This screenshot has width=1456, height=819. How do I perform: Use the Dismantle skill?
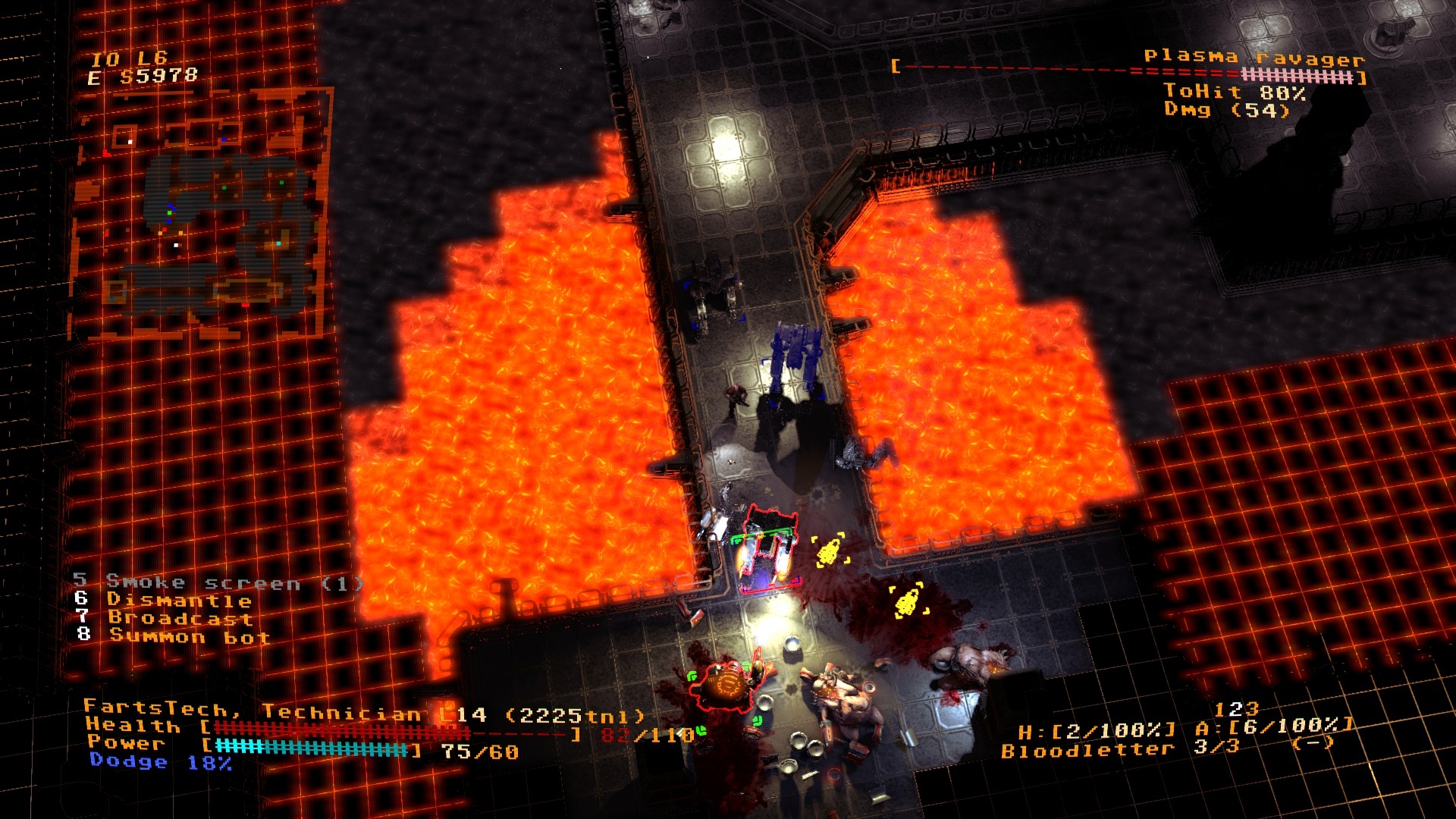[179, 600]
